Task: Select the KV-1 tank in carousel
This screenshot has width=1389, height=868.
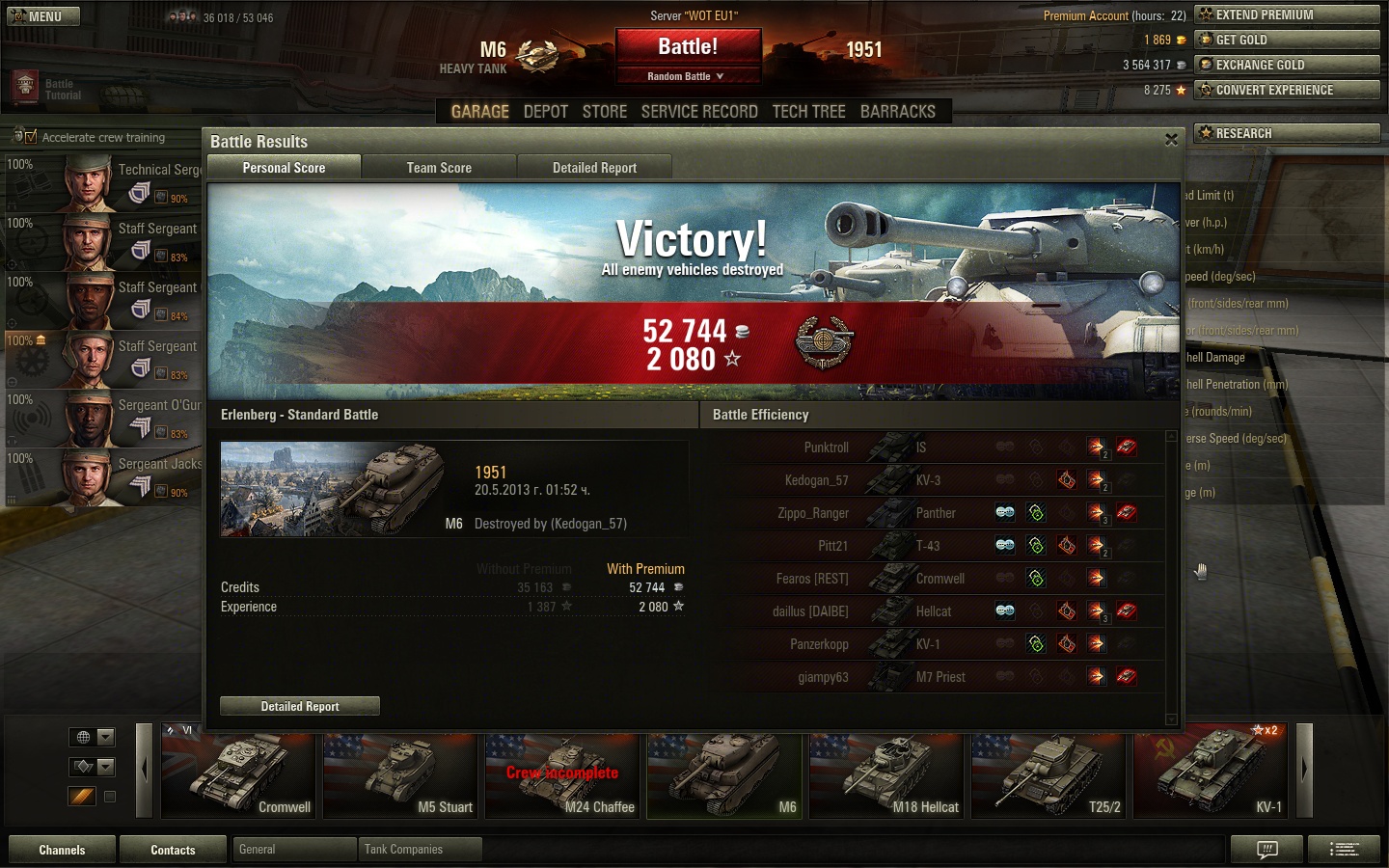Action: pos(1212,770)
